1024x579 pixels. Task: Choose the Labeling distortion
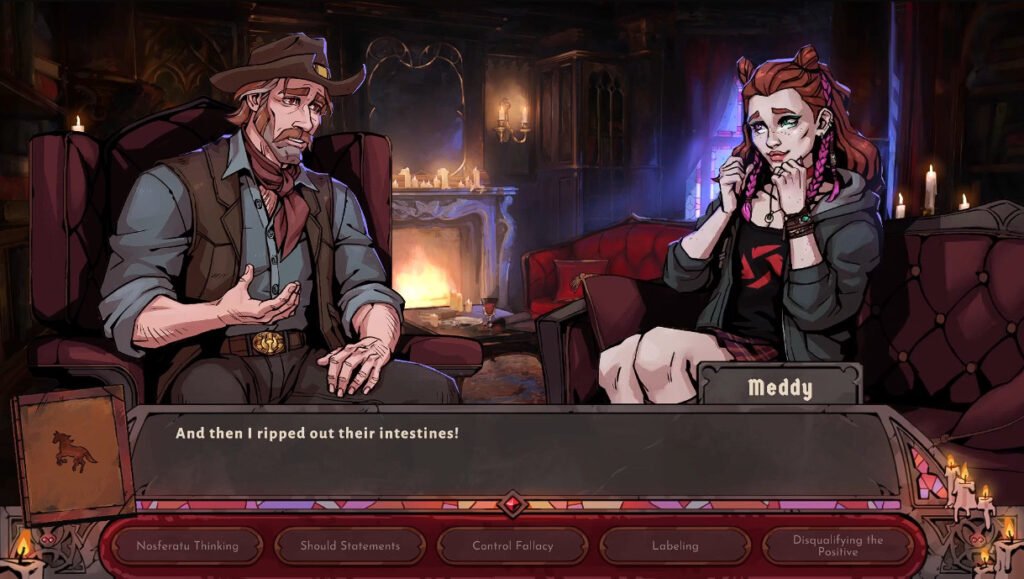coord(675,546)
